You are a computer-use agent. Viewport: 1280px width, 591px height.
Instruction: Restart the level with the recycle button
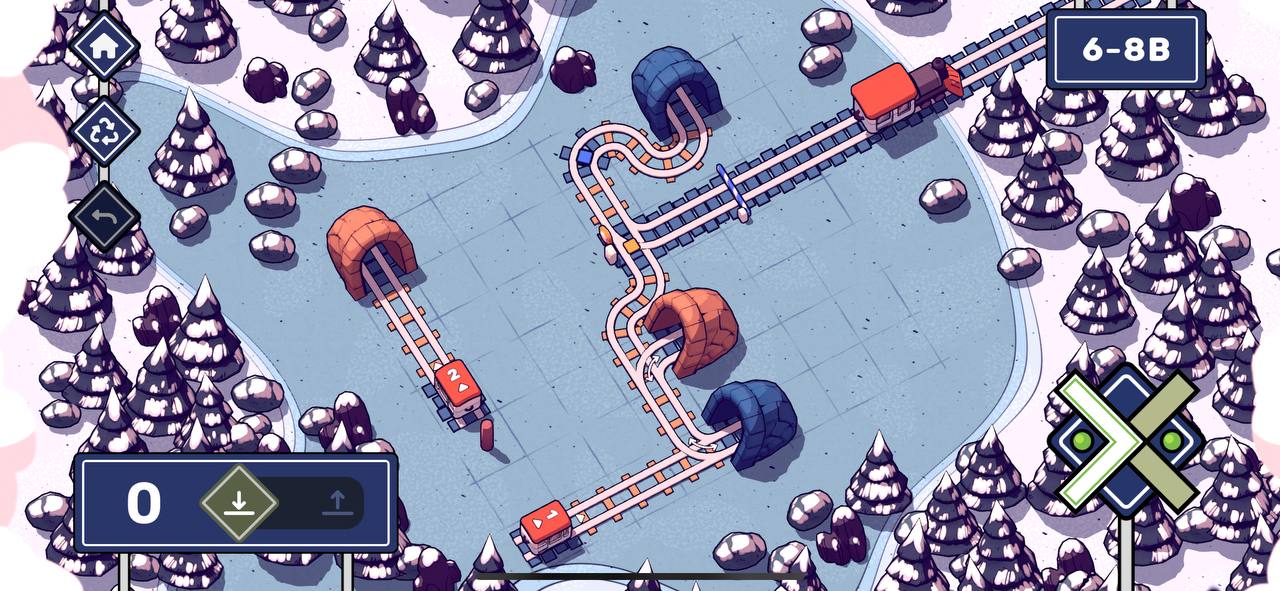[104, 130]
